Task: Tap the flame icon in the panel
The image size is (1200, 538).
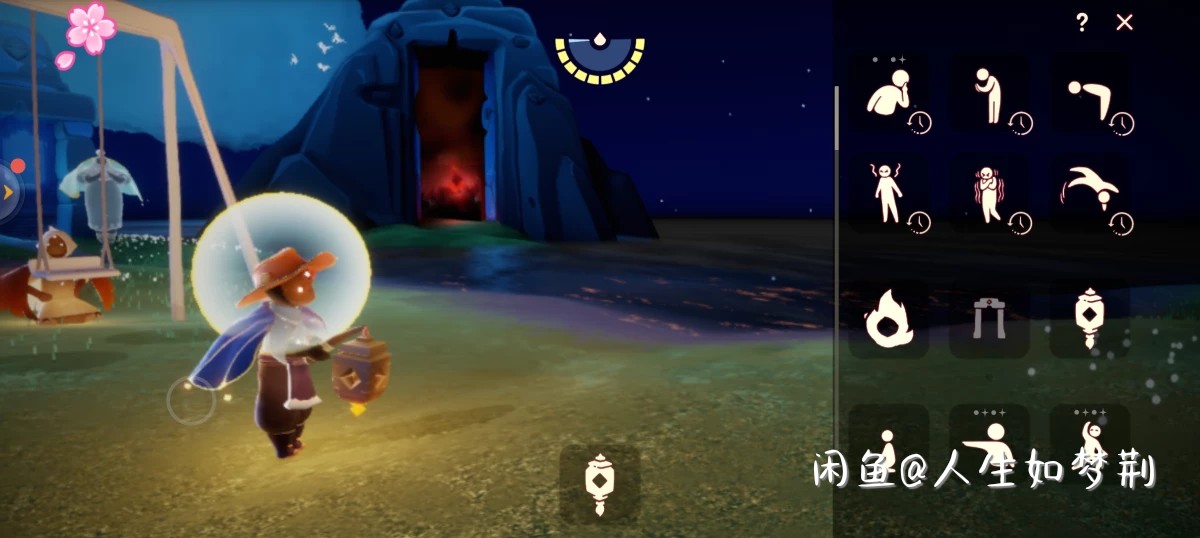Action: (x=889, y=319)
